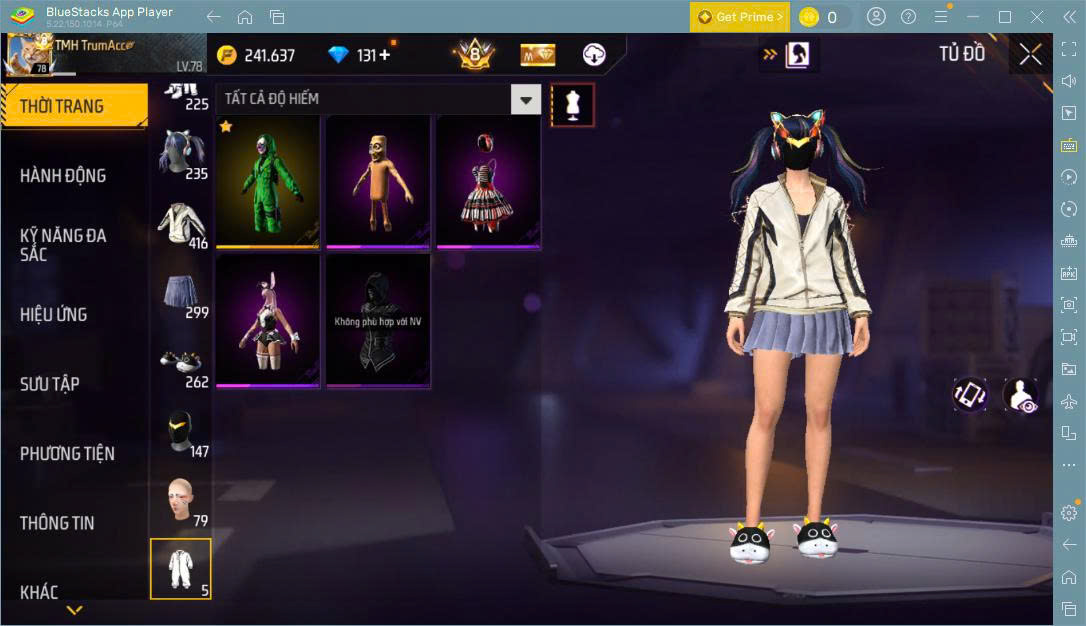Toggle the mannequin outfit set button

tap(573, 104)
